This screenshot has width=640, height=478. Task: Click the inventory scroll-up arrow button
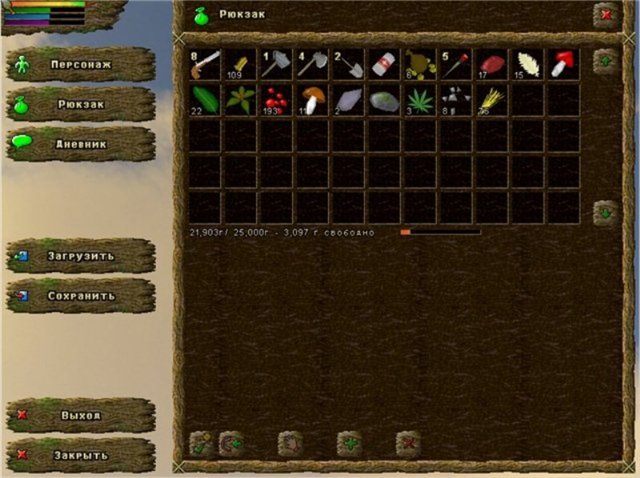(604, 60)
